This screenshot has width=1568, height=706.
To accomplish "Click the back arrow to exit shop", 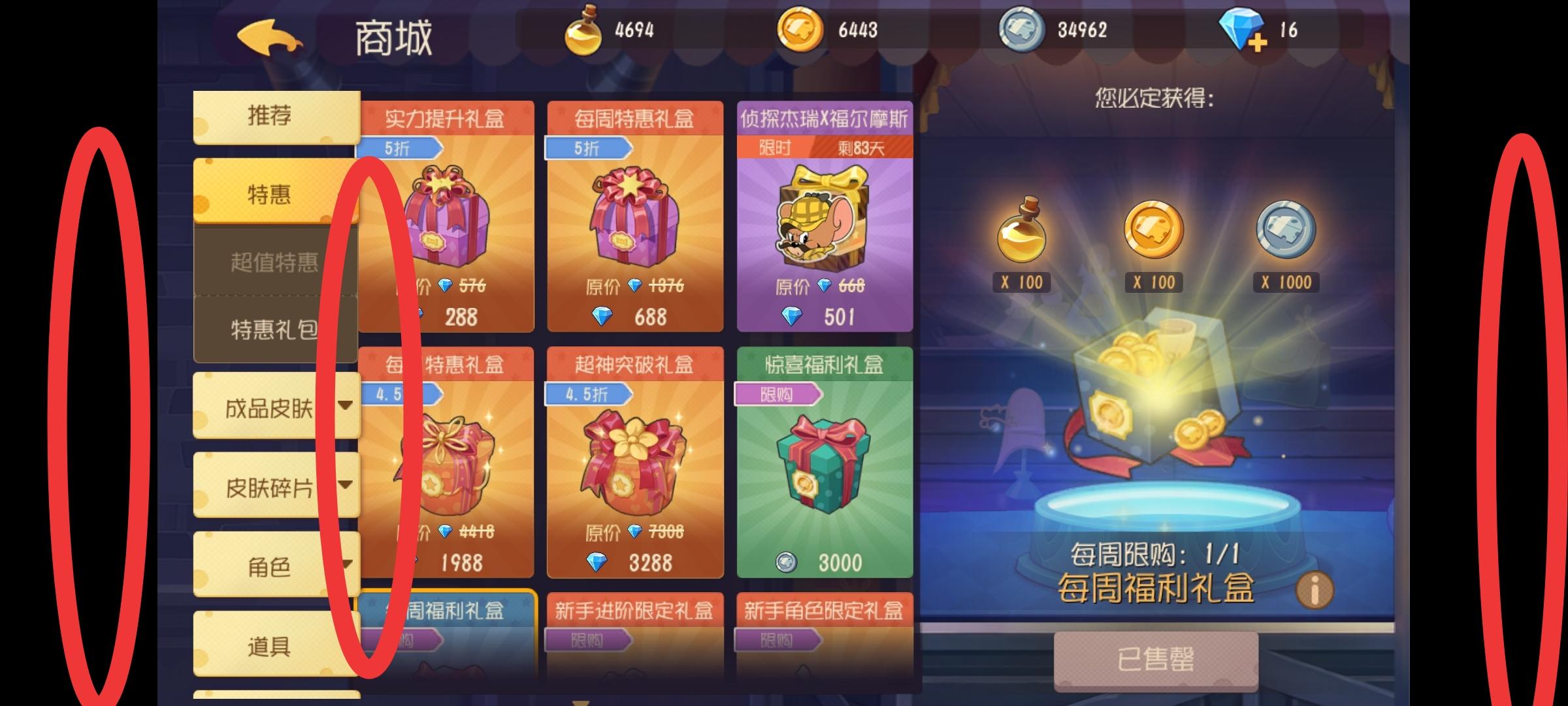I will pos(271,36).
